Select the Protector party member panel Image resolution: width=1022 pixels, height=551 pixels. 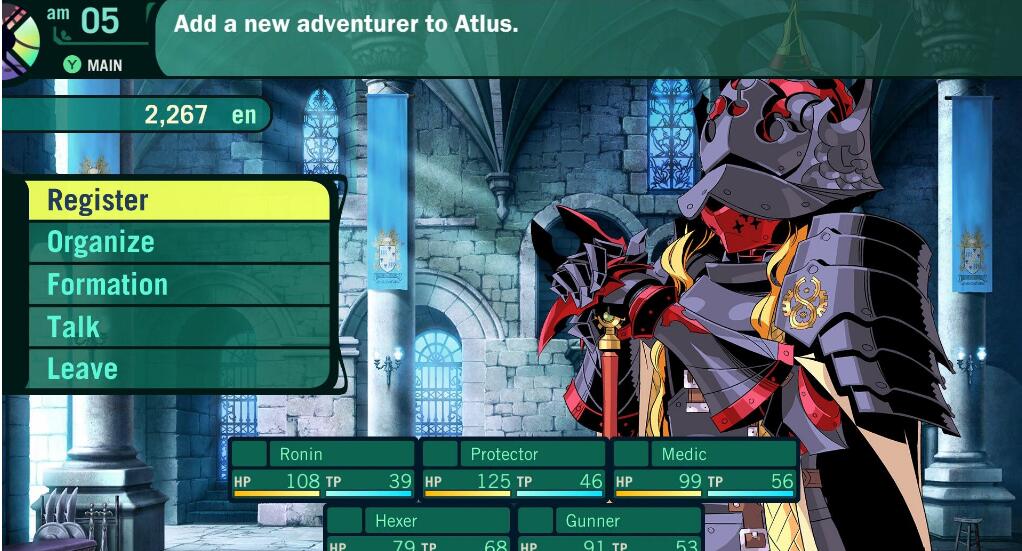(514, 468)
